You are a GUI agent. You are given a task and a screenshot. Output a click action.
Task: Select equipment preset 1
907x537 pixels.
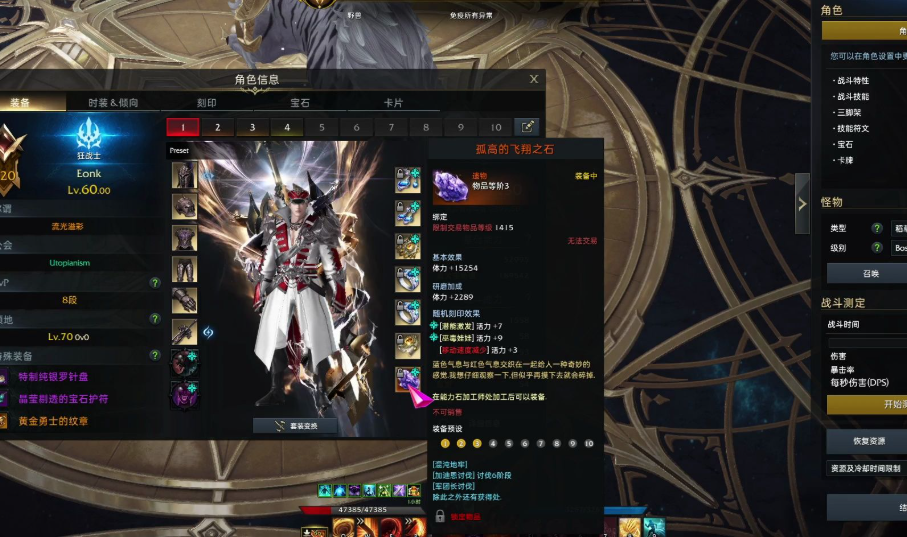click(182, 127)
